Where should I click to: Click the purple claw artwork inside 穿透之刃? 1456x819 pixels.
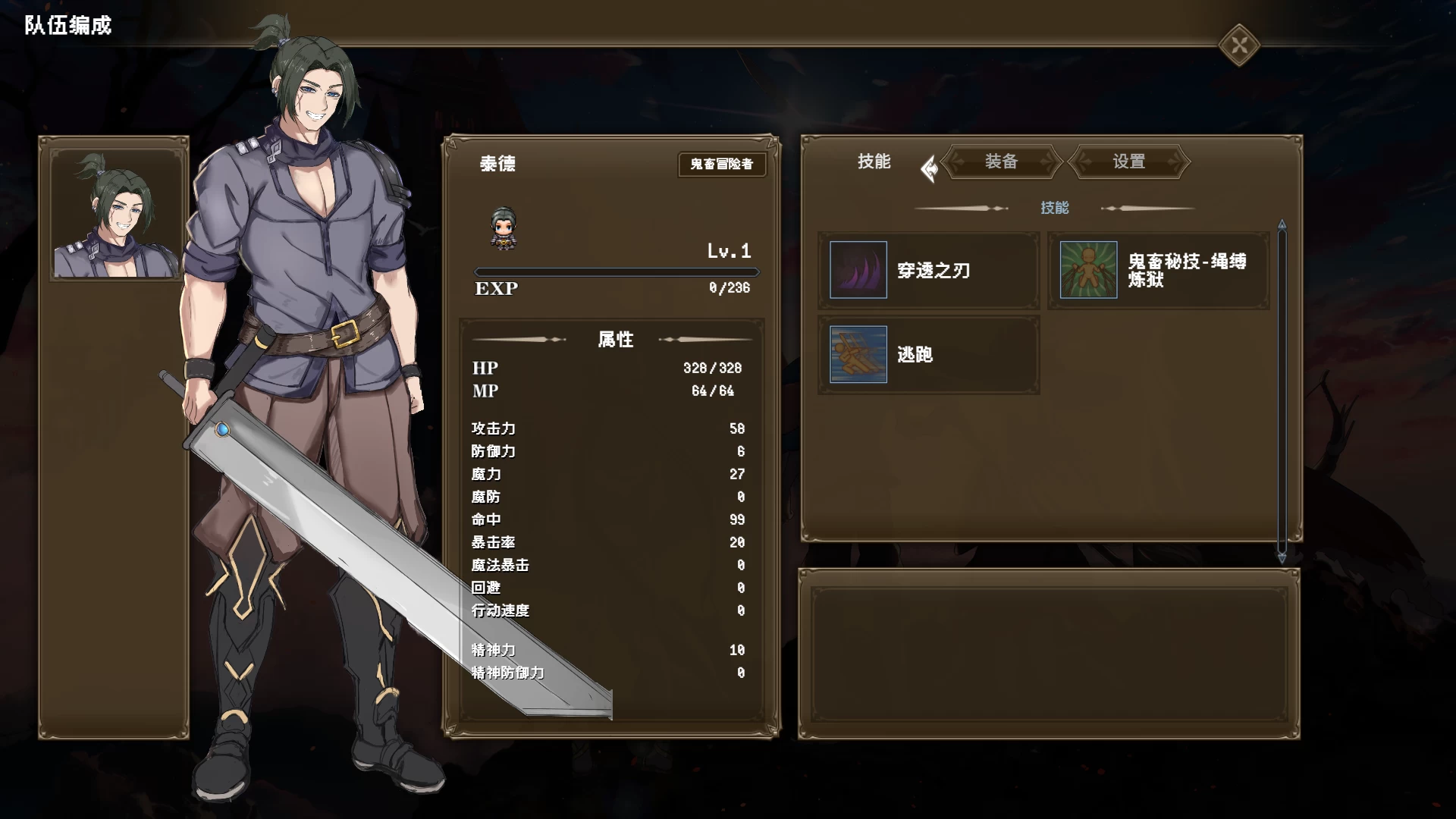tap(858, 270)
